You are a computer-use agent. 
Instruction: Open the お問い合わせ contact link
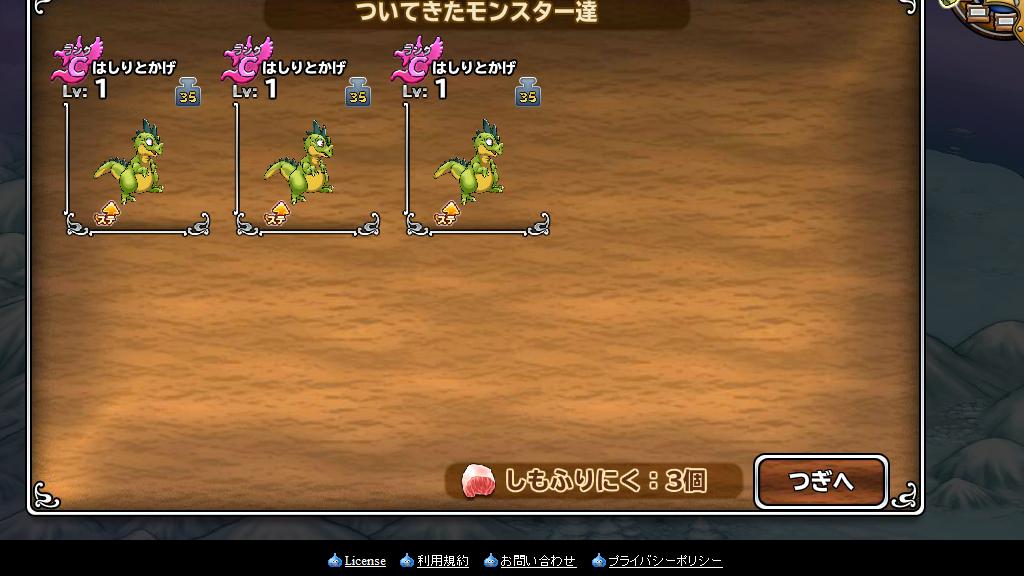click(538, 561)
